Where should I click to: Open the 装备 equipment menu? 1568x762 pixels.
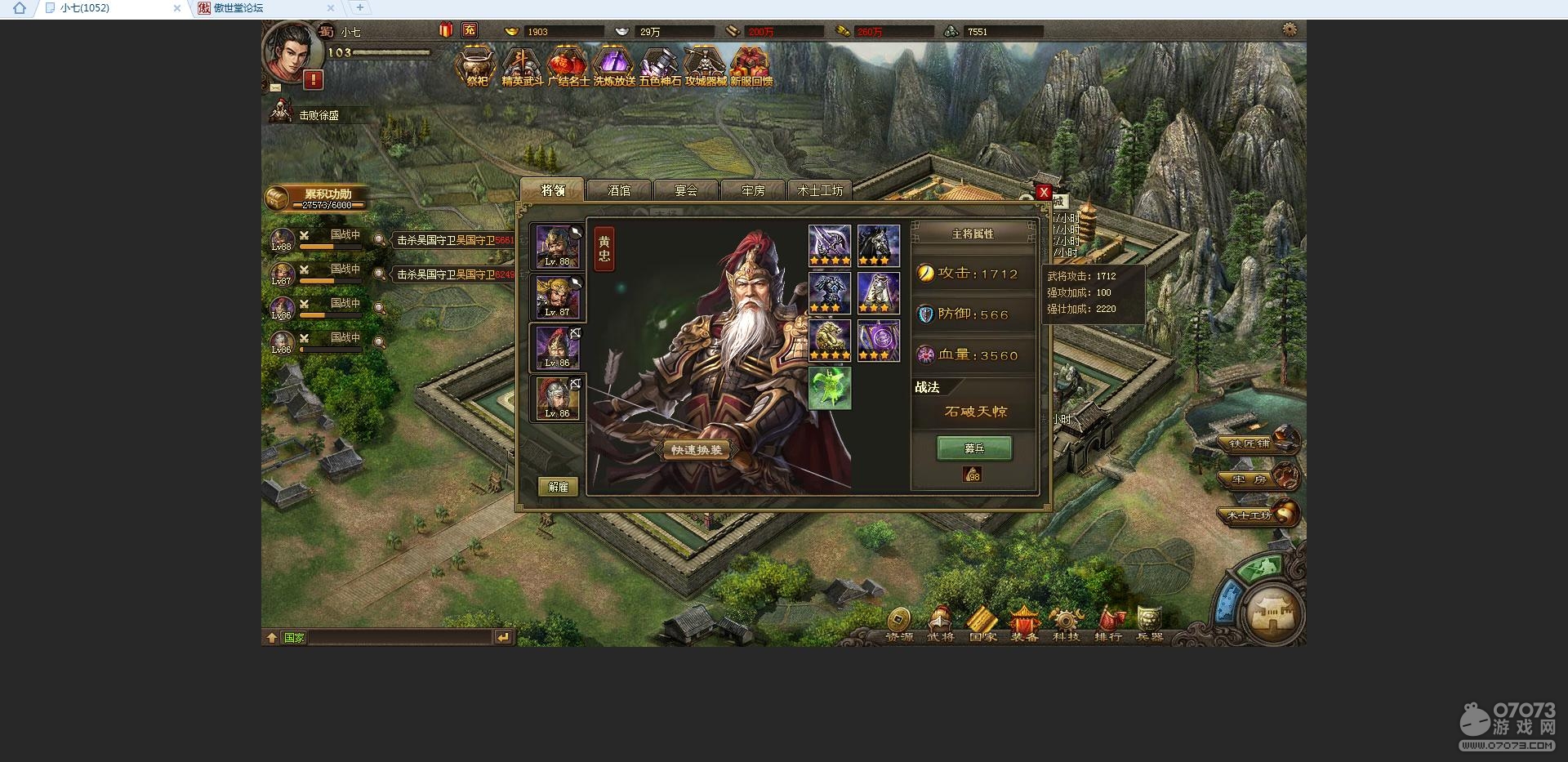(x=1024, y=625)
